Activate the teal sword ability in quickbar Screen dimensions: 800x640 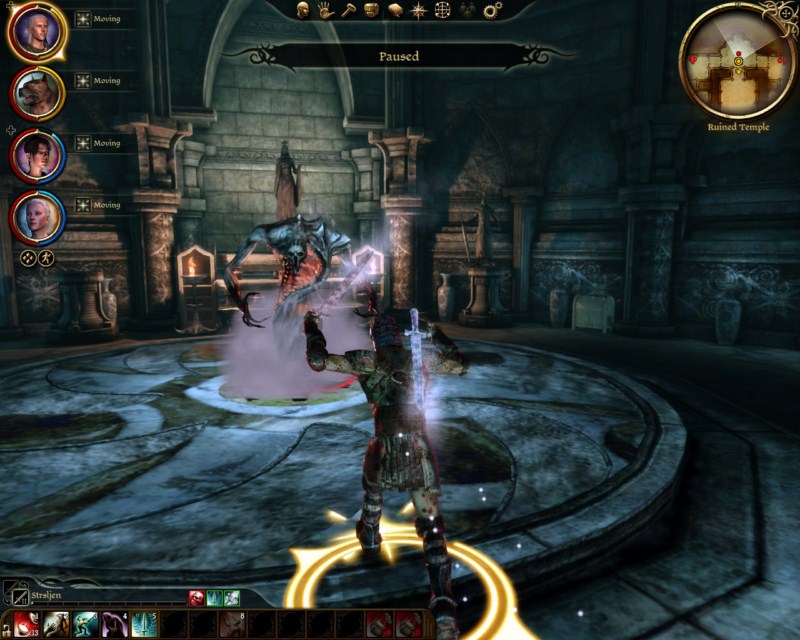coord(143,625)
